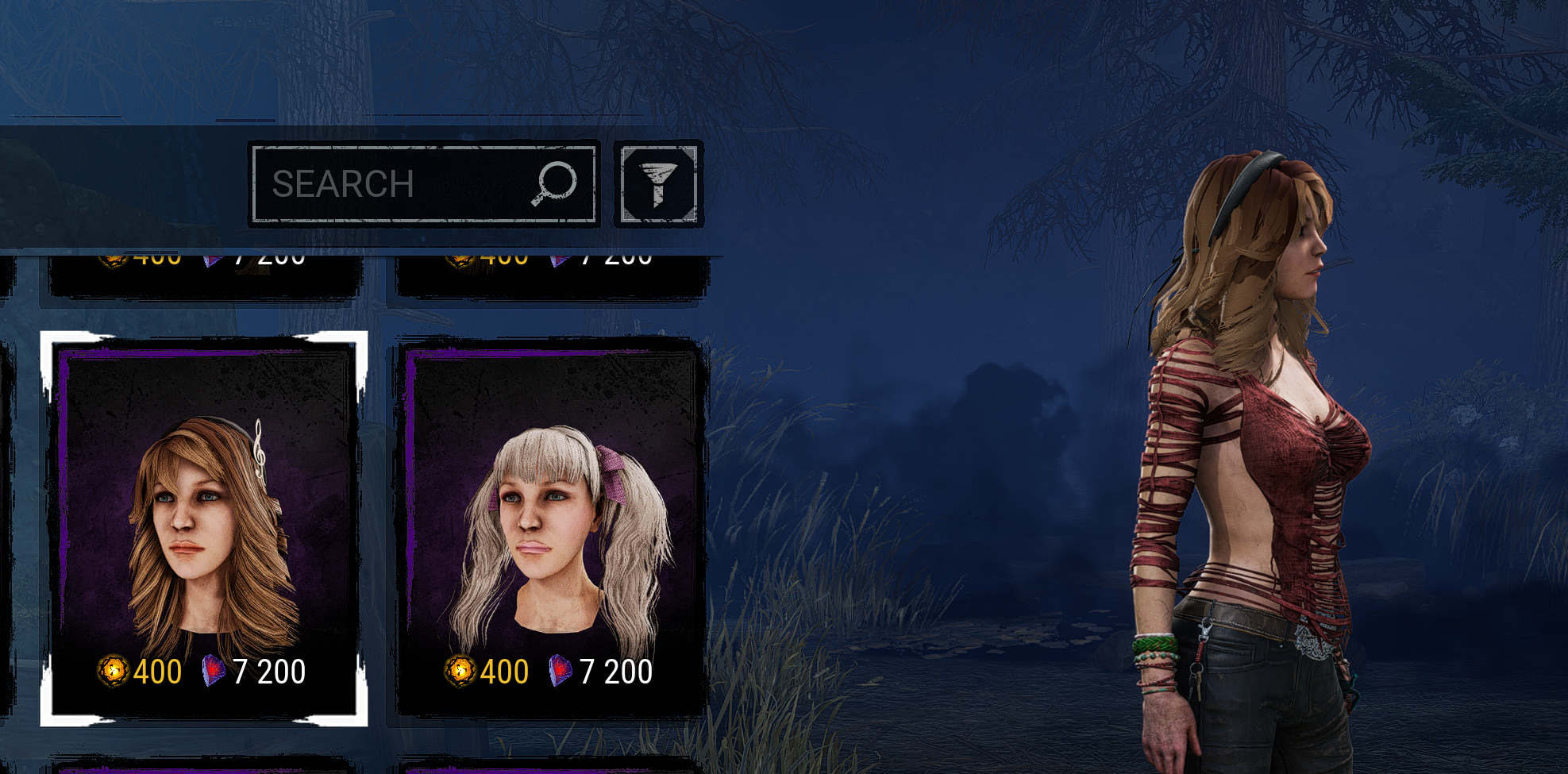Click the 400 price on the selected hairstyle card
Screen dimensions: 1568x774
156,672
